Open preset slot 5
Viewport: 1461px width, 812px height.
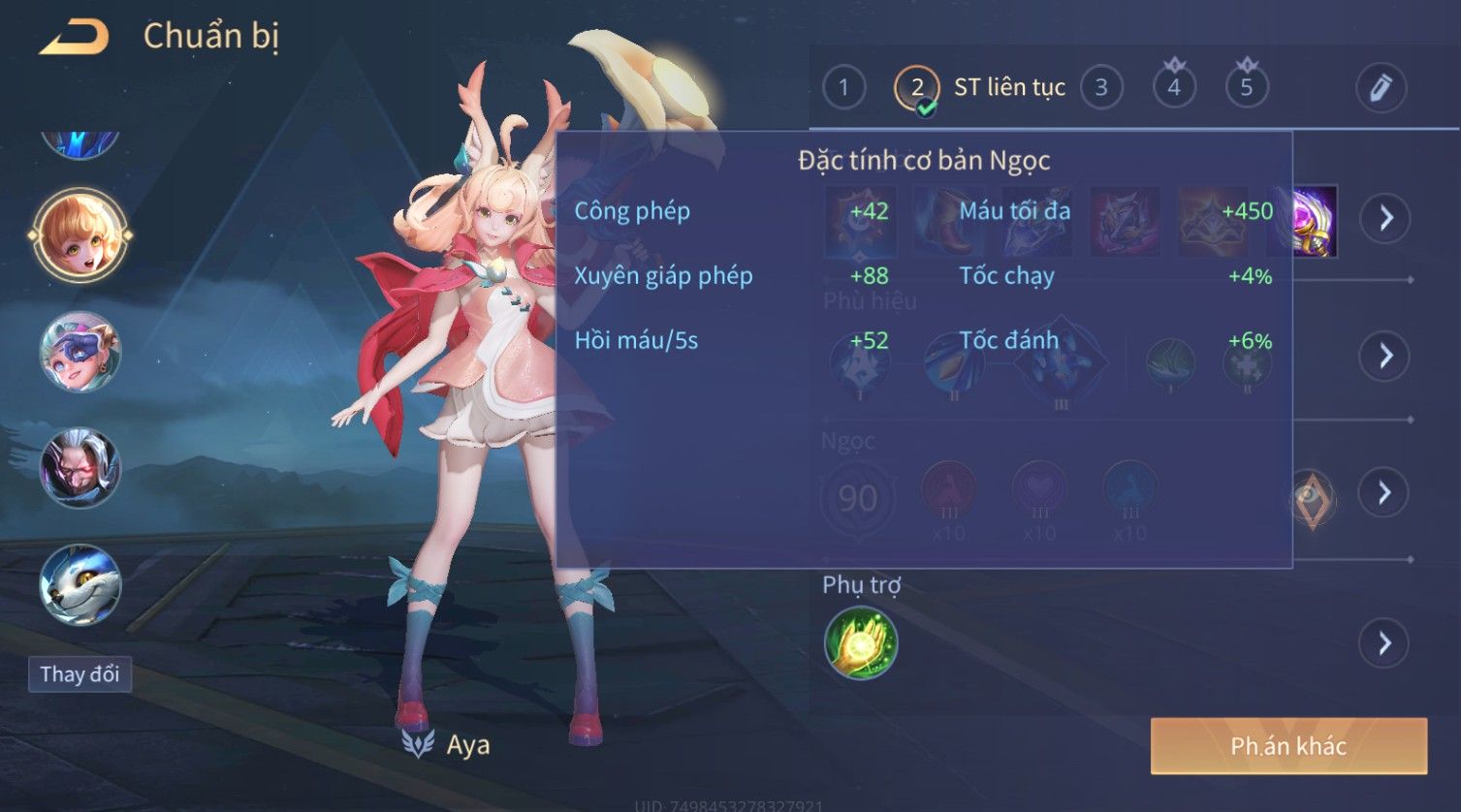[x=1247, y=88]
